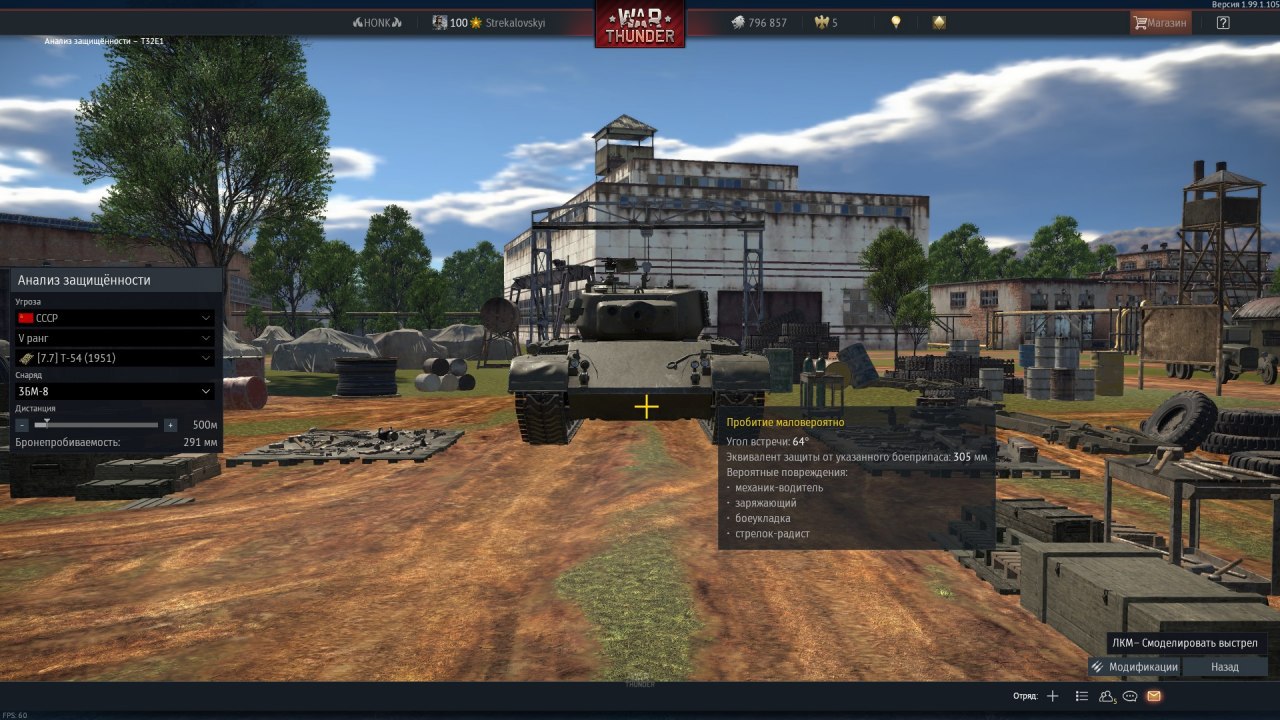
Task: Open the T-54 (1951) vehicle dropdown
Action: [115, 358]
